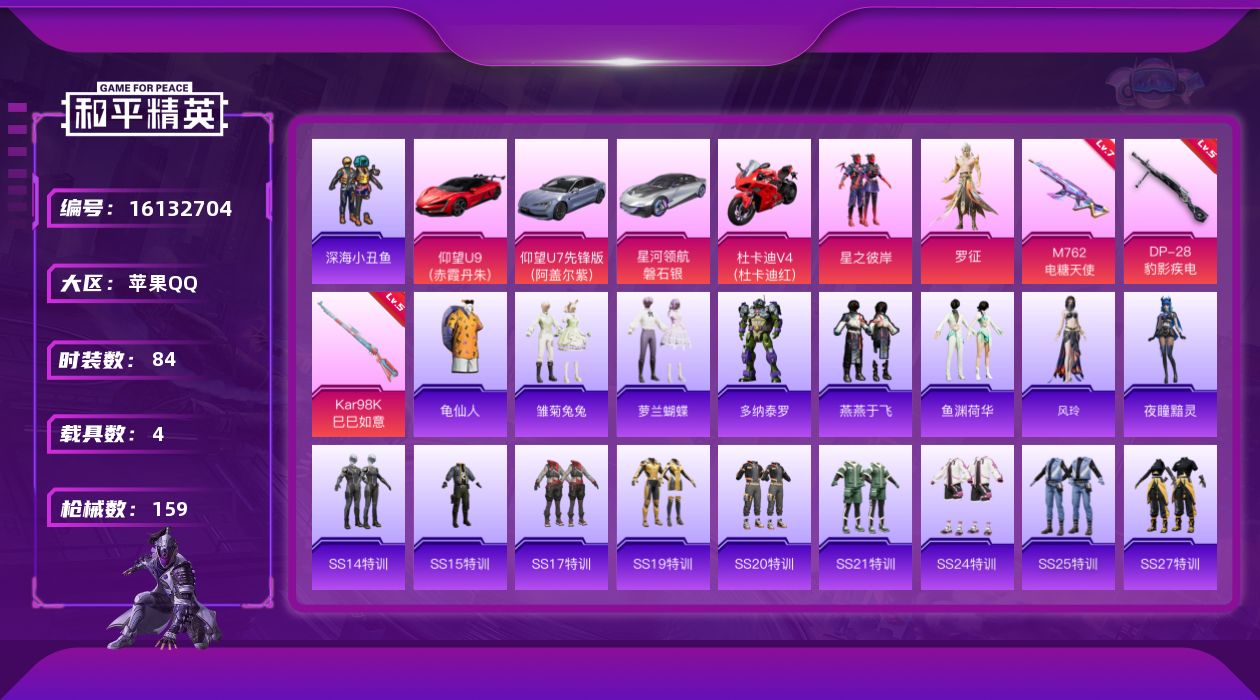The height and width of the screenshot is (700, 1260).
Task: Choose the 仰望U9 red car tile
Action: [x=460, y=210]
